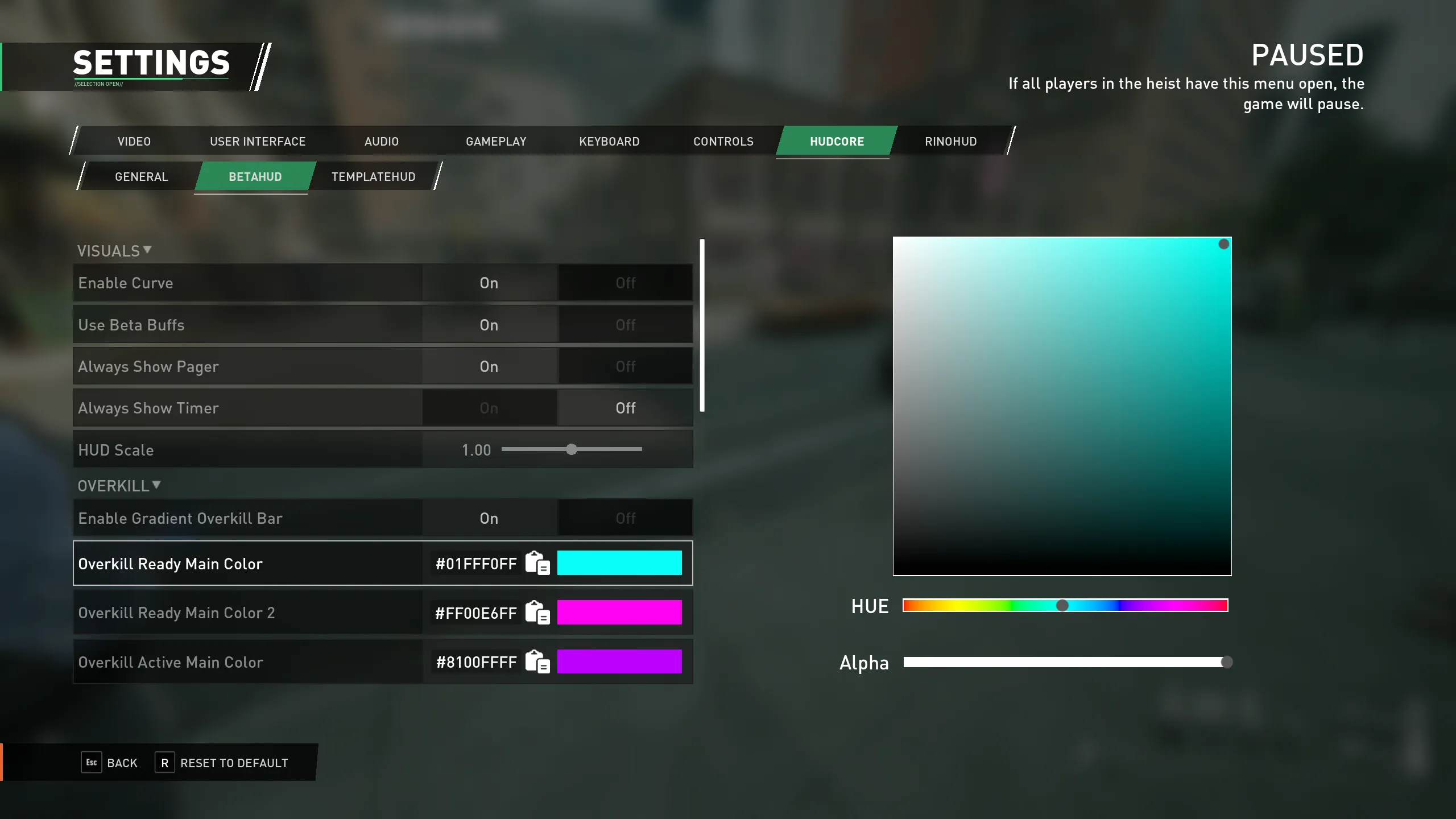Switch to the VIDEO settings tab
Viewport: 1456px width, 819px height.
pos(134,142)
